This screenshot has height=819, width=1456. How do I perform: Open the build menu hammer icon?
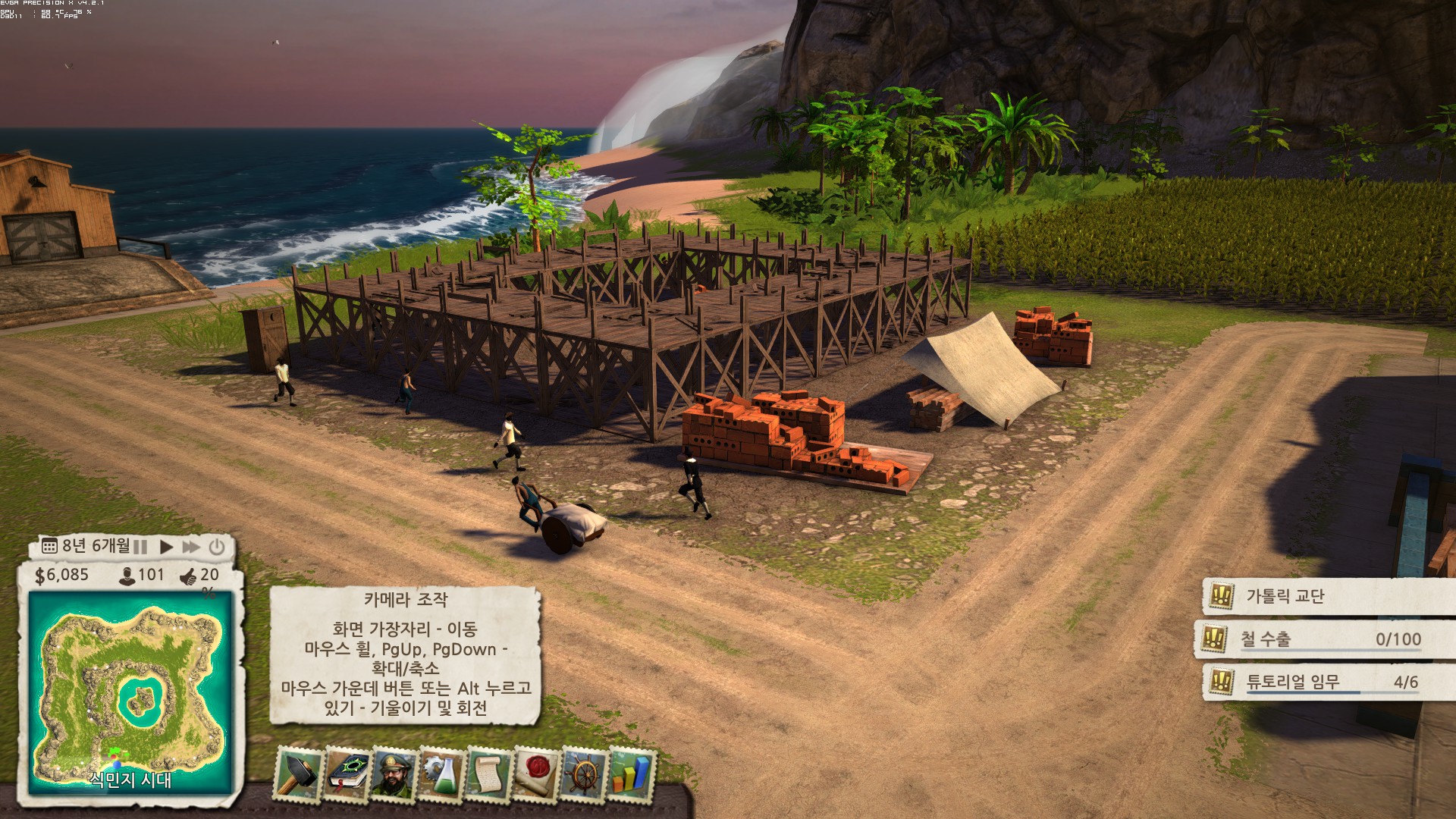[x=297, y=773]
